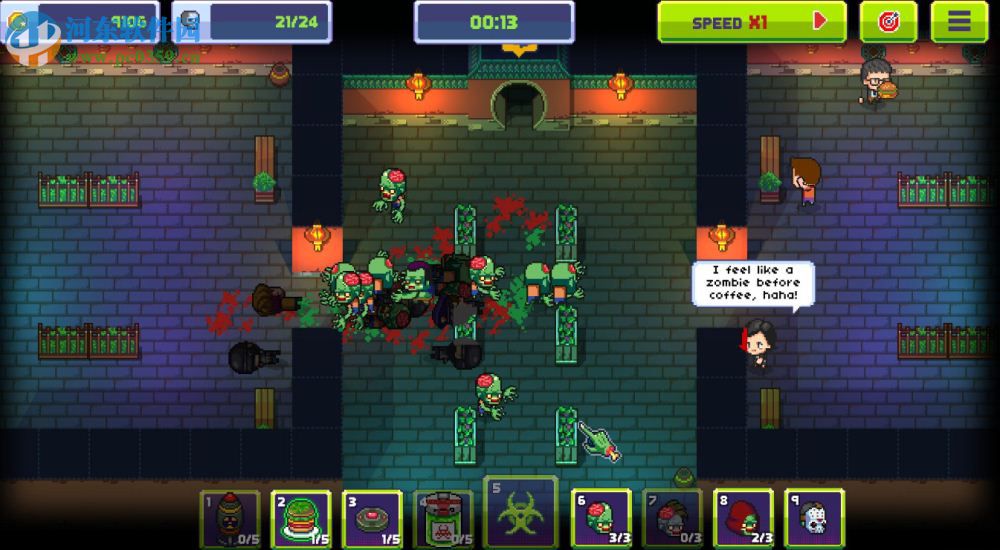The image size is (1000, 550).
Task: Open the target objectives button
Action: (888, 21)
